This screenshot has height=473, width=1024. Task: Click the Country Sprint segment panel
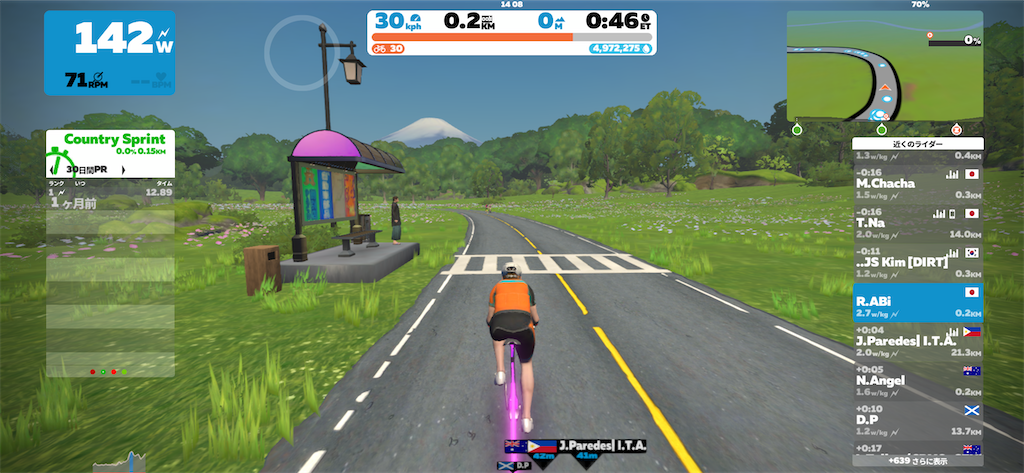pyautogui.click(x=110, y=152)
